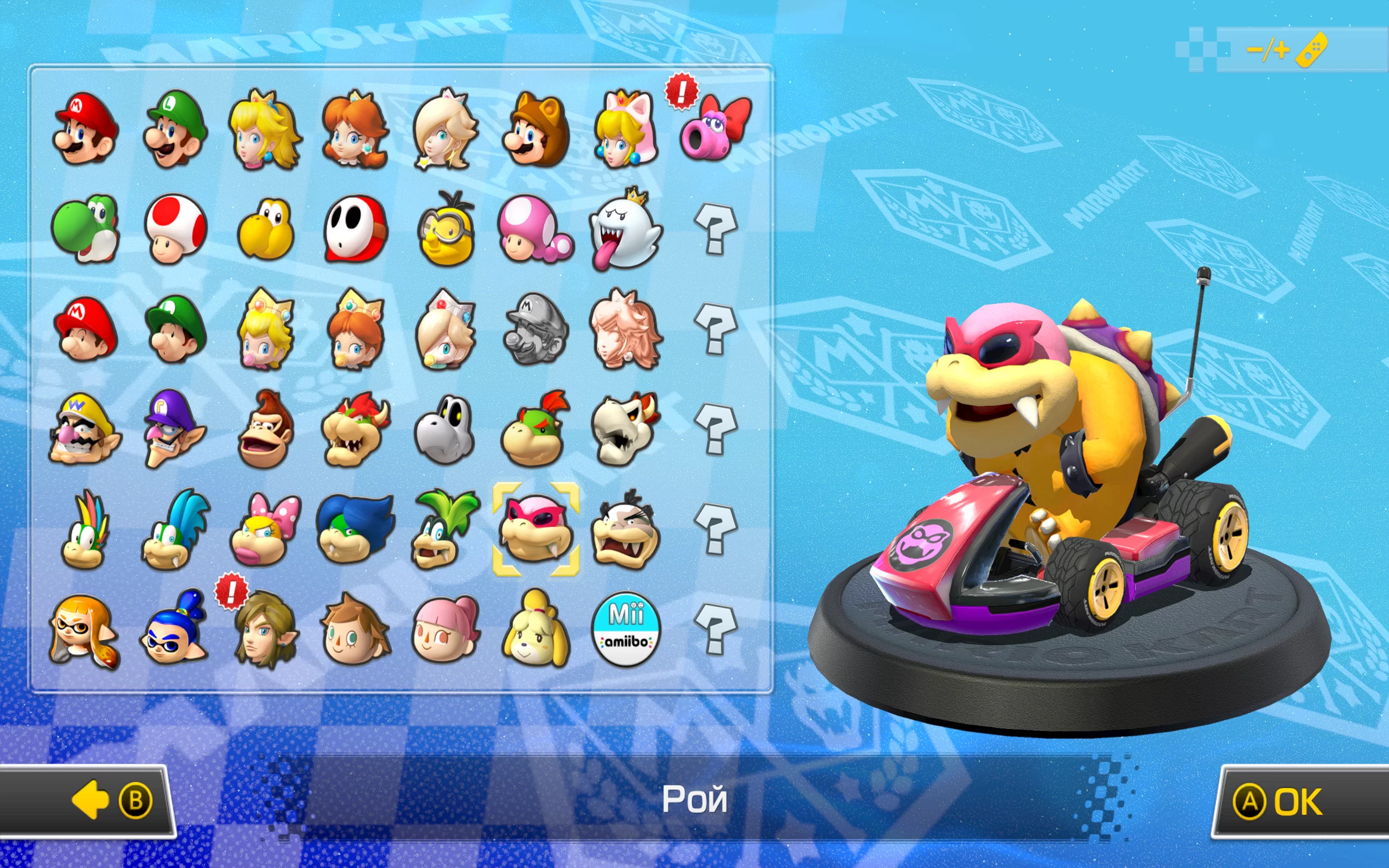Confirm selection with the OK button
The height and width of the screenshot is (868, 1389).
1297,801
